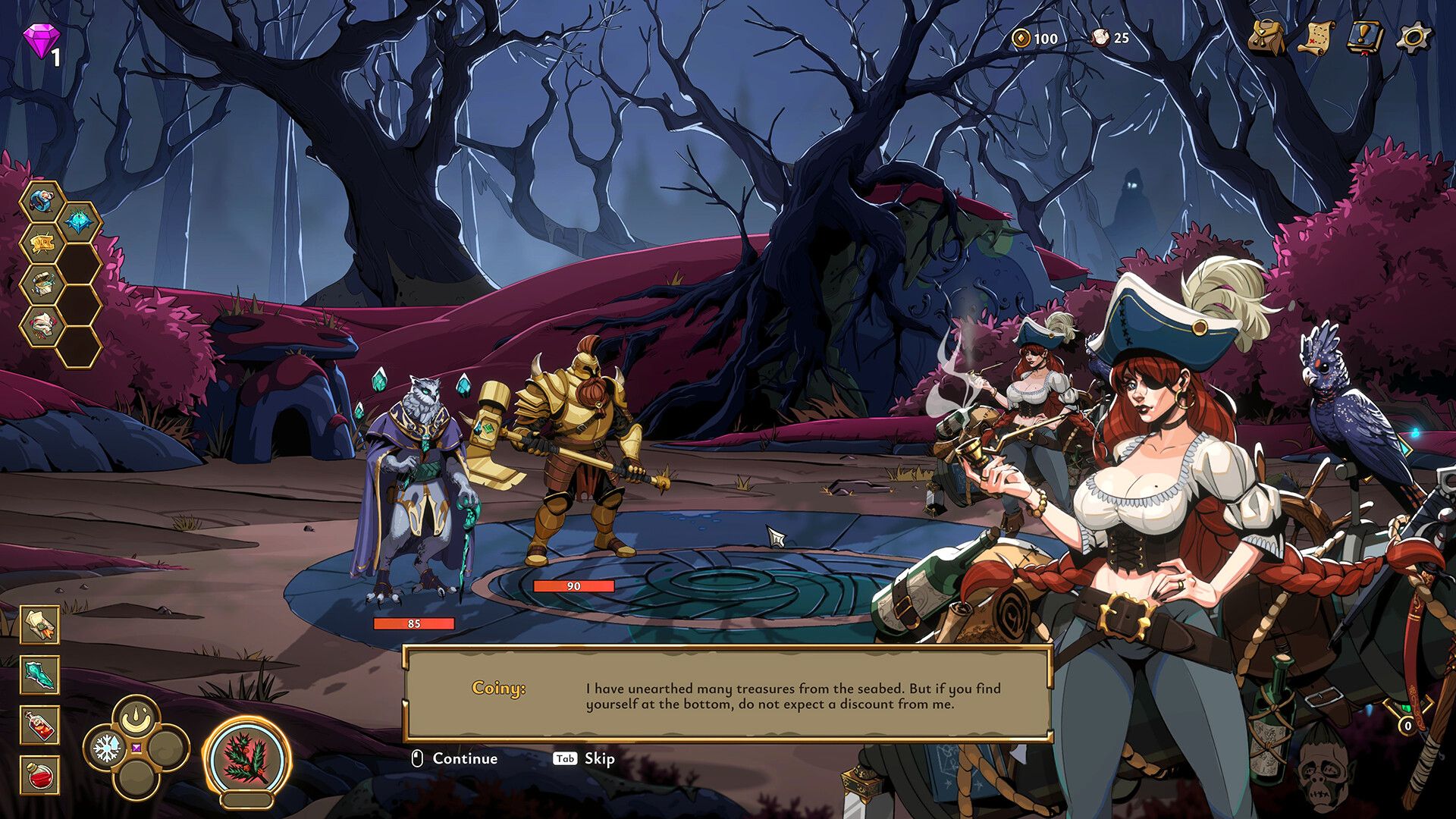Activate the crescent moon ability

point(136,717)
